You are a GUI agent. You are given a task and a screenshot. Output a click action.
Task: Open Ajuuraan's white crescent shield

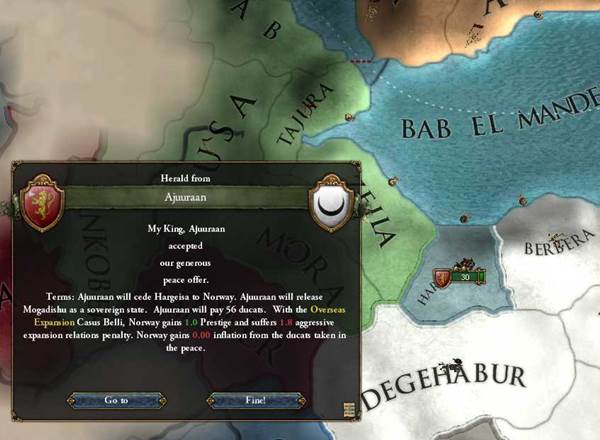tap(329, 201)
